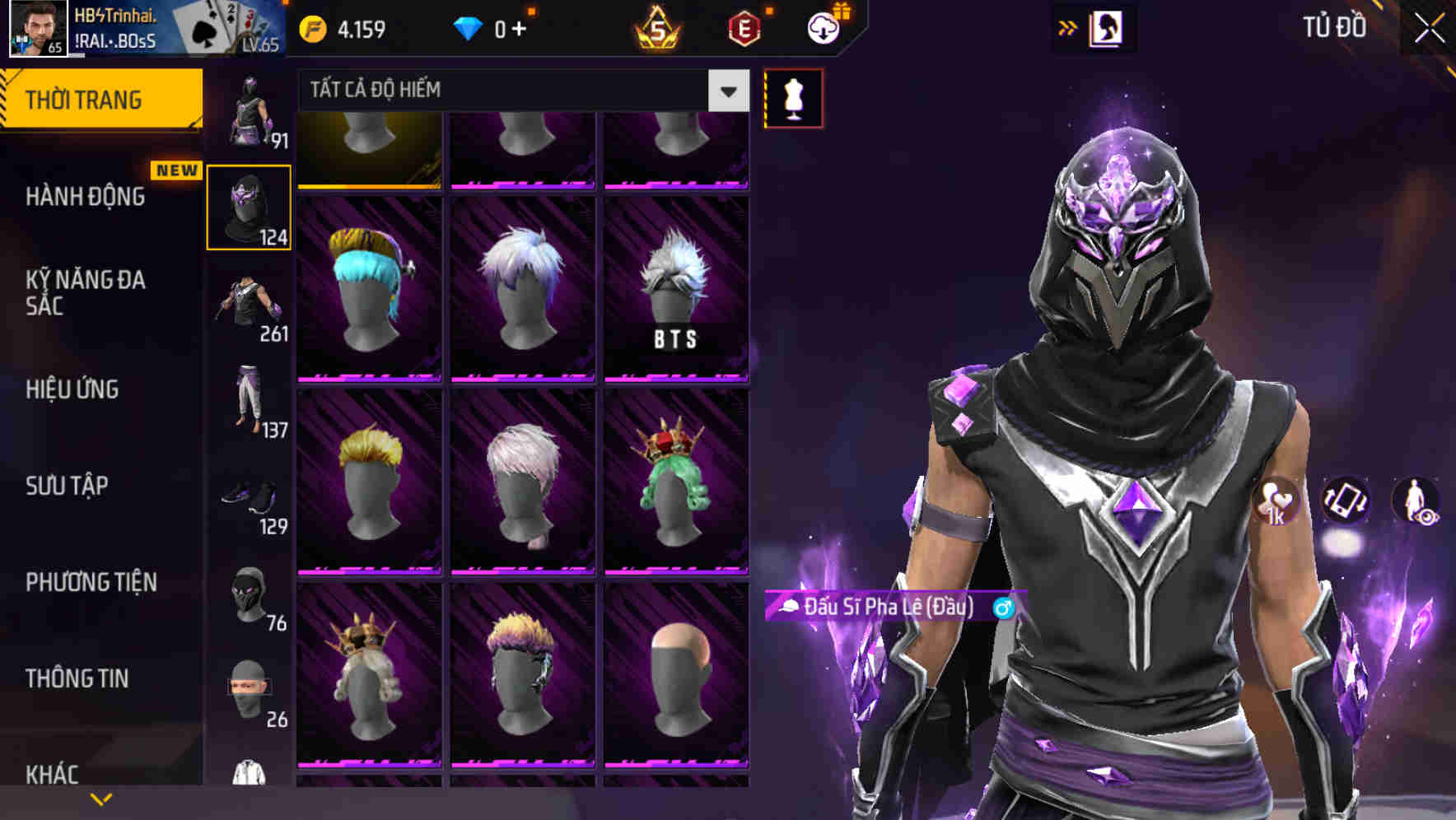The image size is (1456, 820).
Task: Select the shoes category with 129 items
Action: tap(250, 502)
